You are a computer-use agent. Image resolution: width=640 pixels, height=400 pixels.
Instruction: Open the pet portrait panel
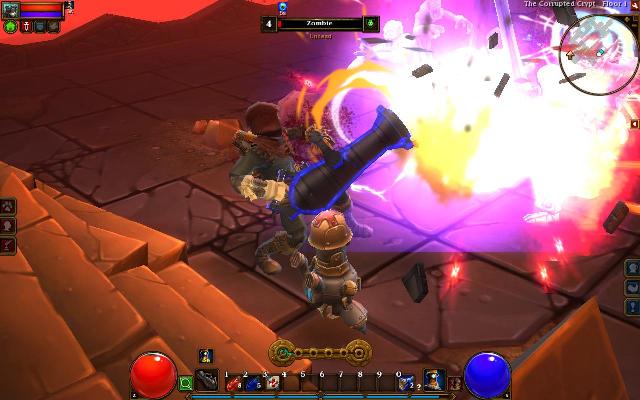pos(10,9)
